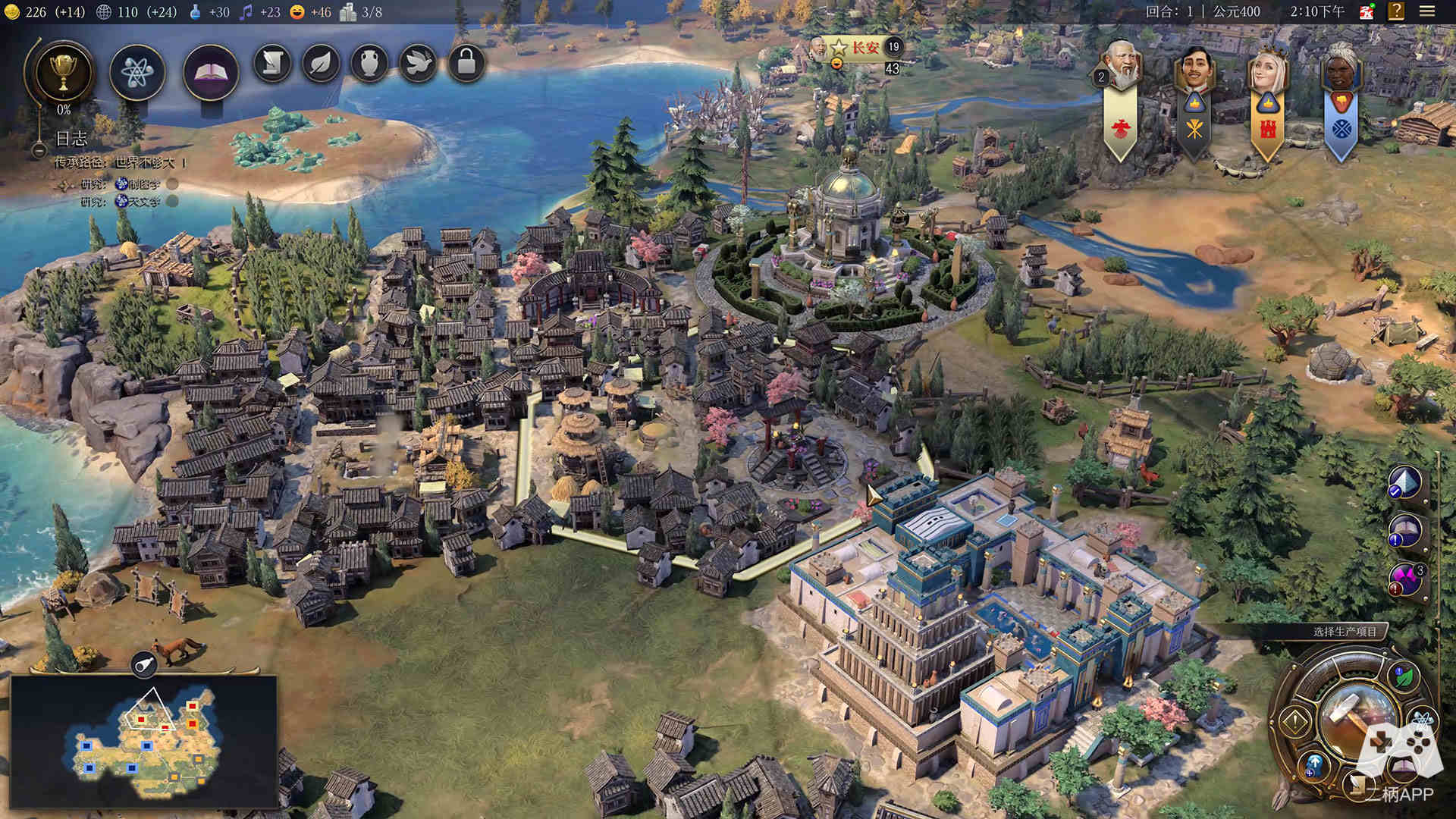1456x819 pixels.
Task: Open the dove religion button
Action: point(418,64)
